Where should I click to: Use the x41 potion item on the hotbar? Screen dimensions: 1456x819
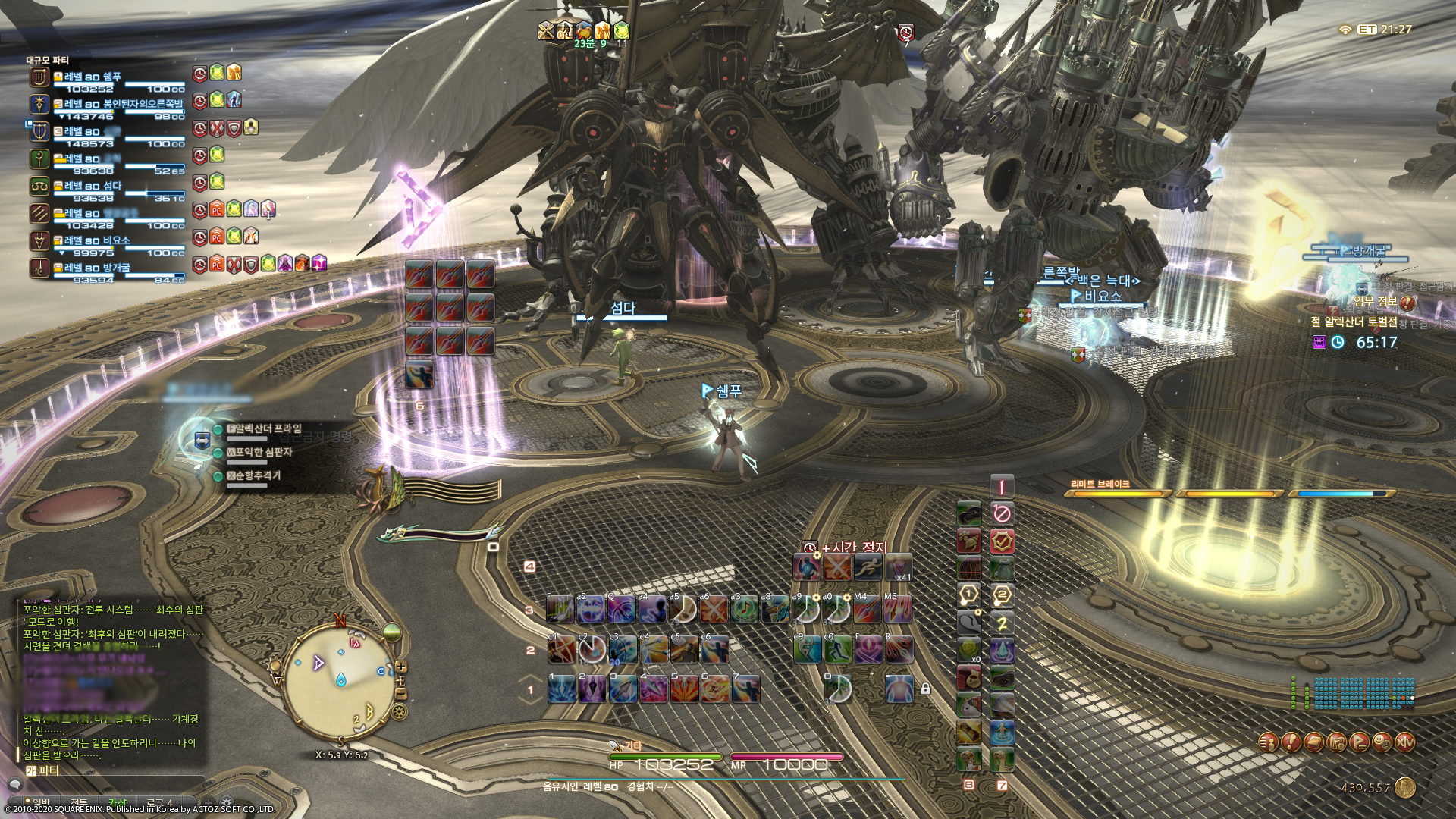(899, 567)
